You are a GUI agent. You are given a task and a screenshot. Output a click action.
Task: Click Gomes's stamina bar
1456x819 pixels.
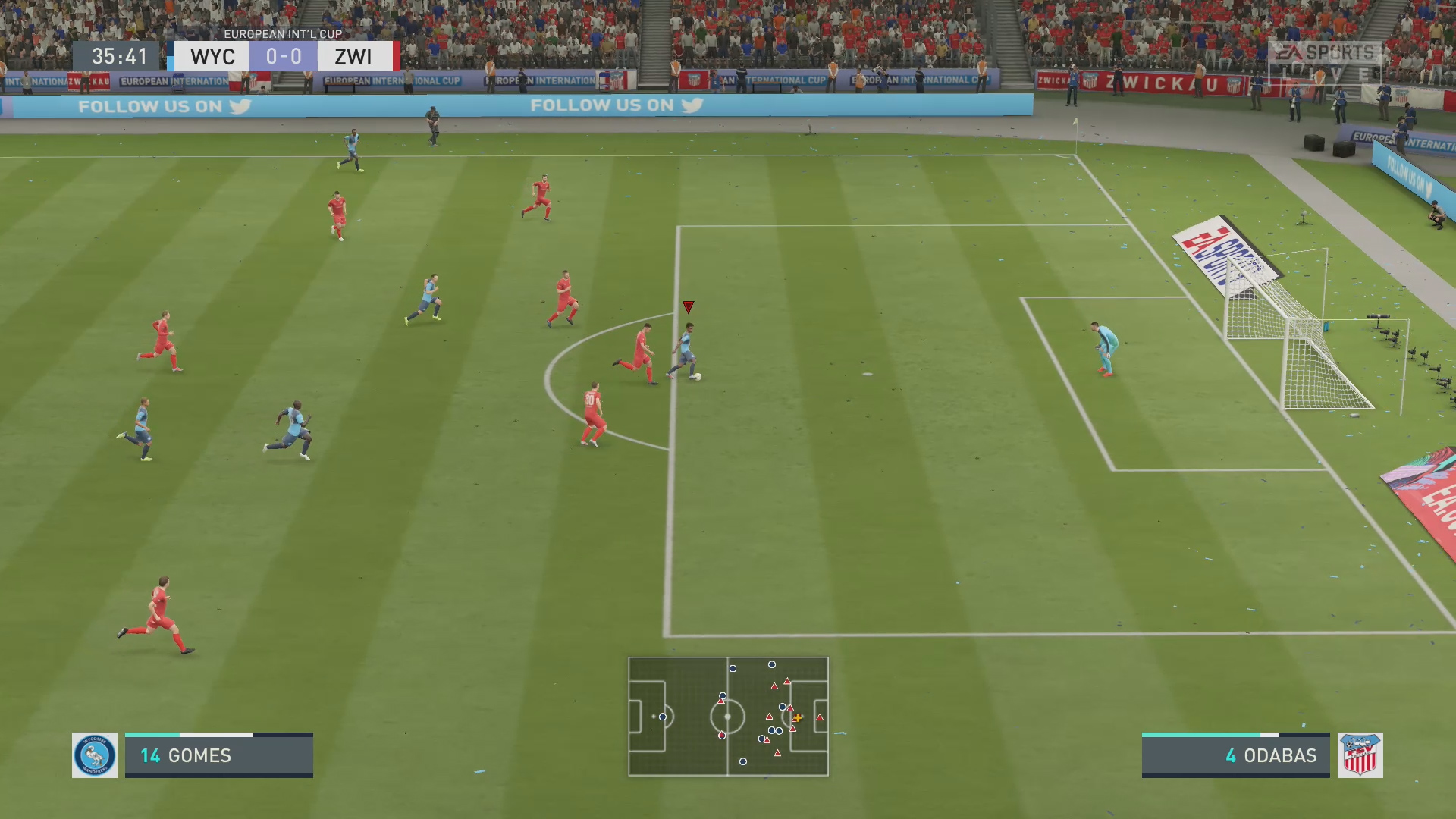(220, 735)
